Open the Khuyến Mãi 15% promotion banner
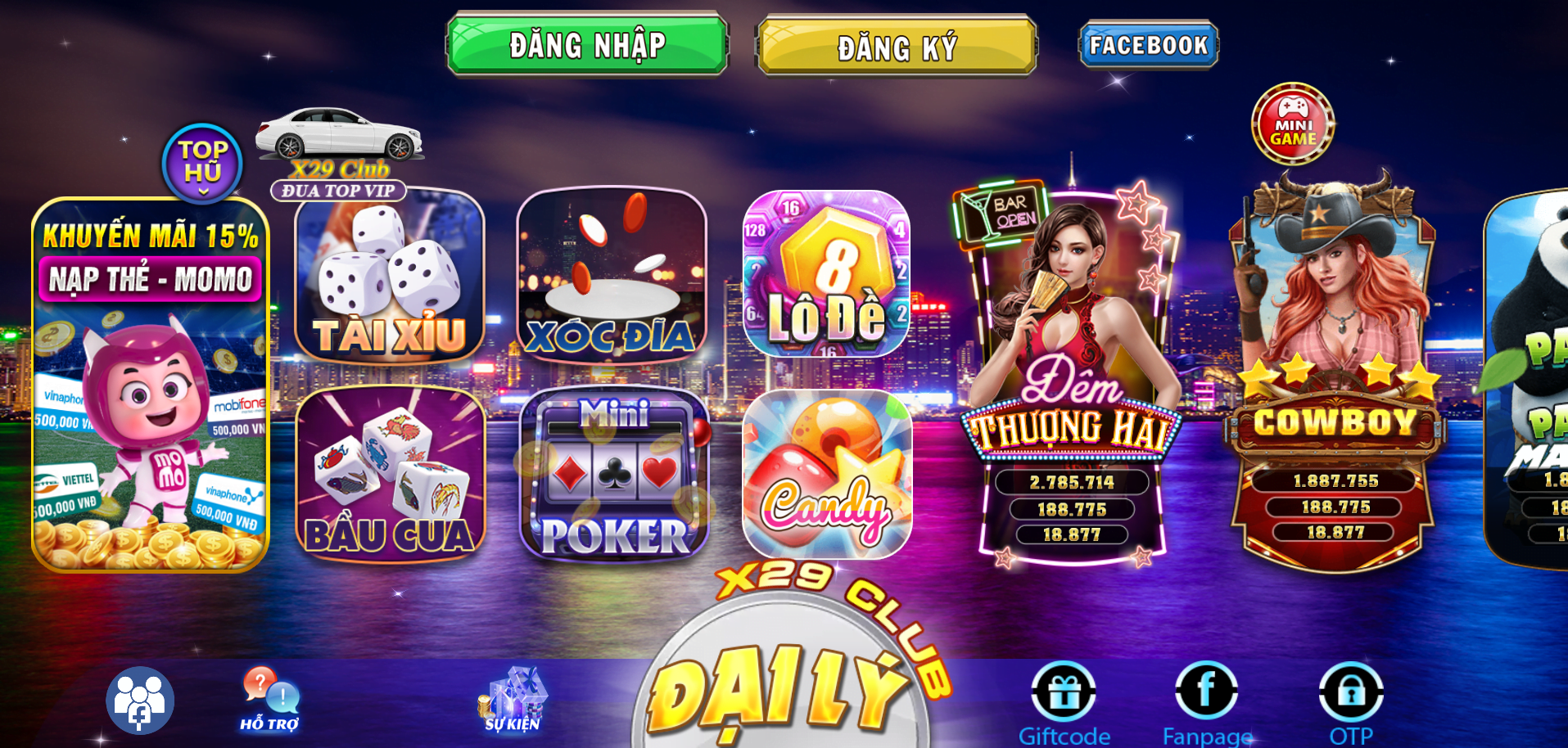 [151, 385]
